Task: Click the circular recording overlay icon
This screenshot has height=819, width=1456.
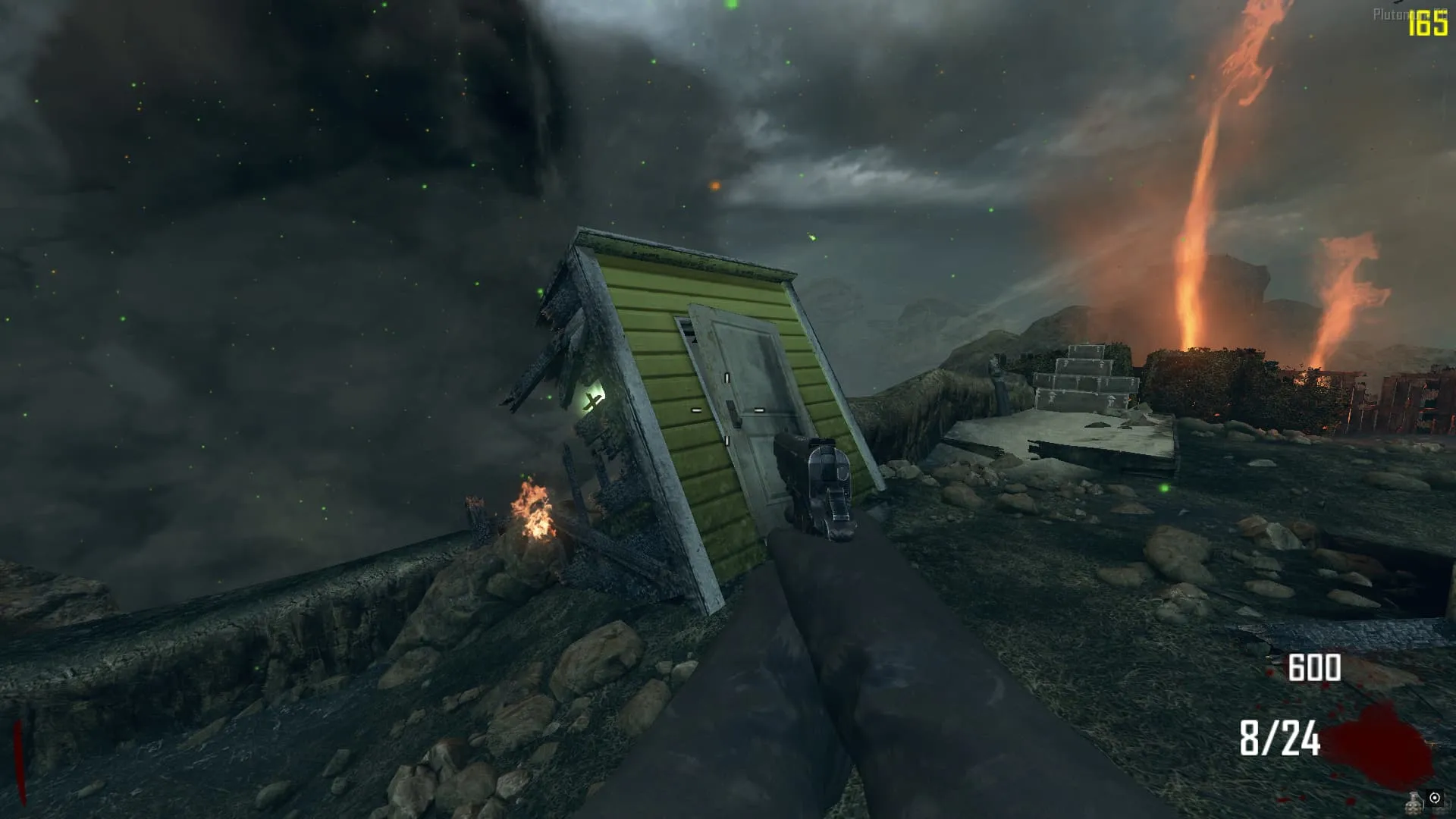Action: click(x=1435, y=798)
